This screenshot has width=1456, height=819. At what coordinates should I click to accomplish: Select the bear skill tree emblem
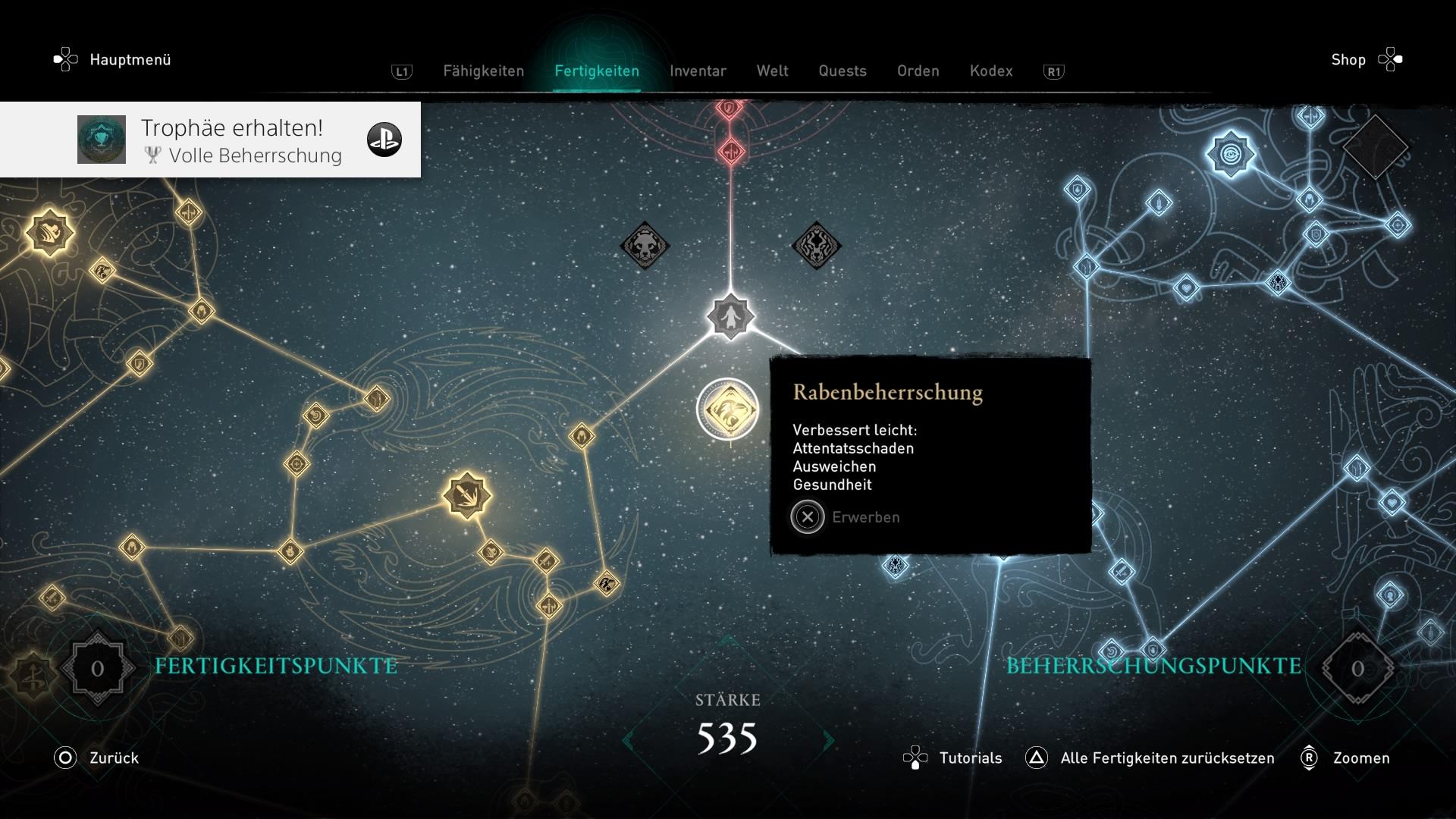coord(645,246)
